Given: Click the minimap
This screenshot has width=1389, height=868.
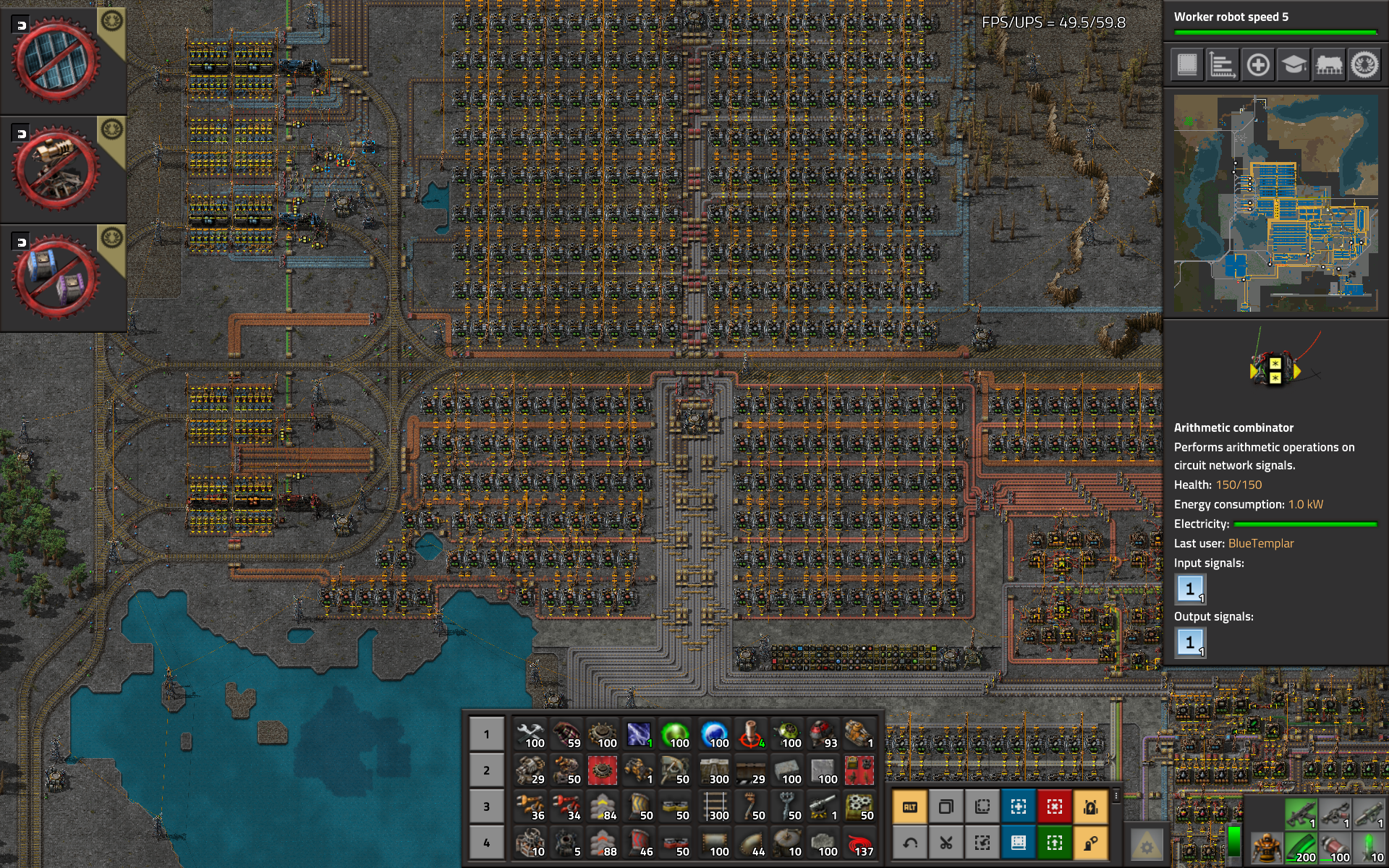Looking at the screenshot, I should coord(1275,203).
